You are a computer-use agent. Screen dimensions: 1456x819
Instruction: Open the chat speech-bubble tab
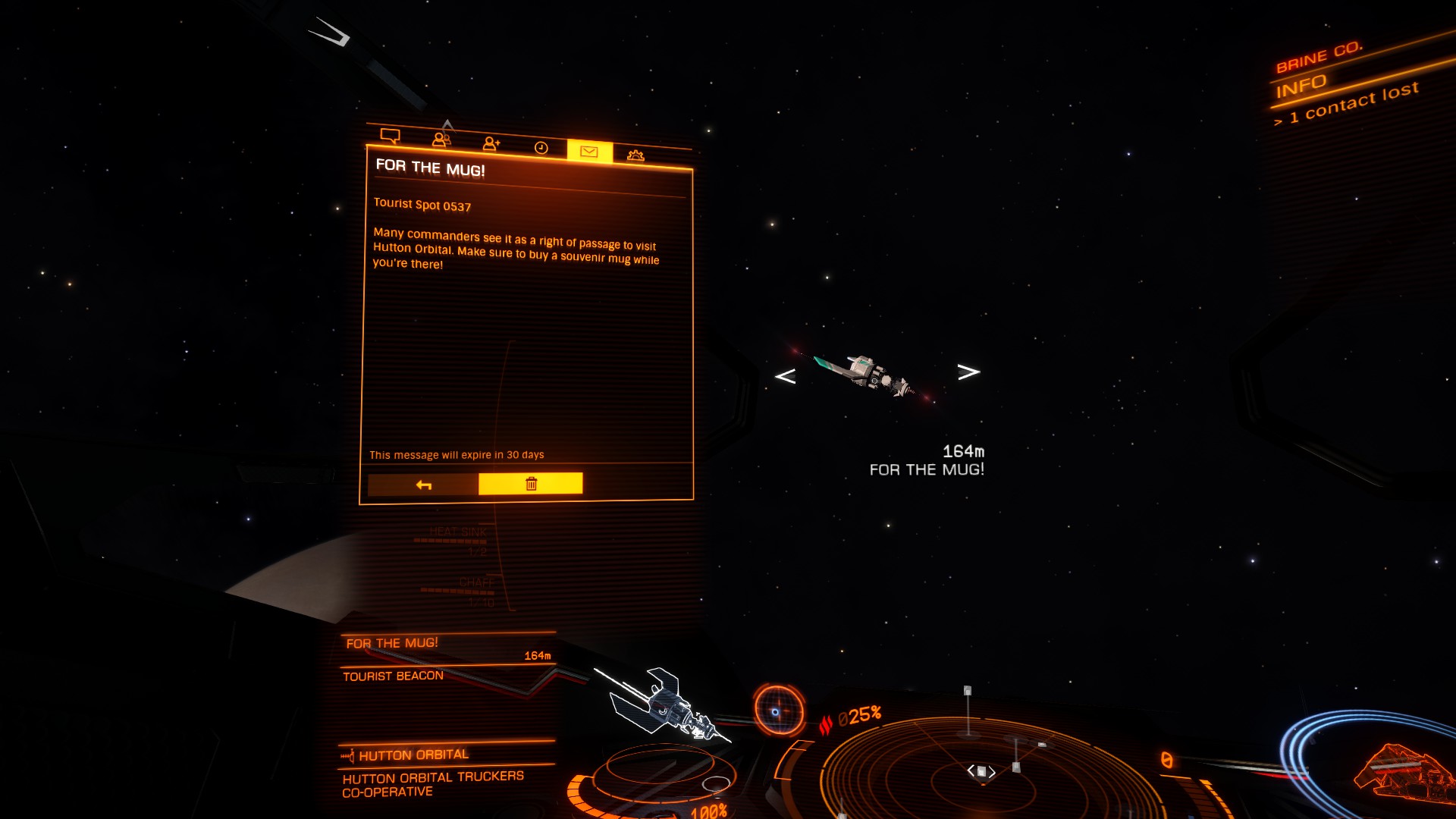391,136
